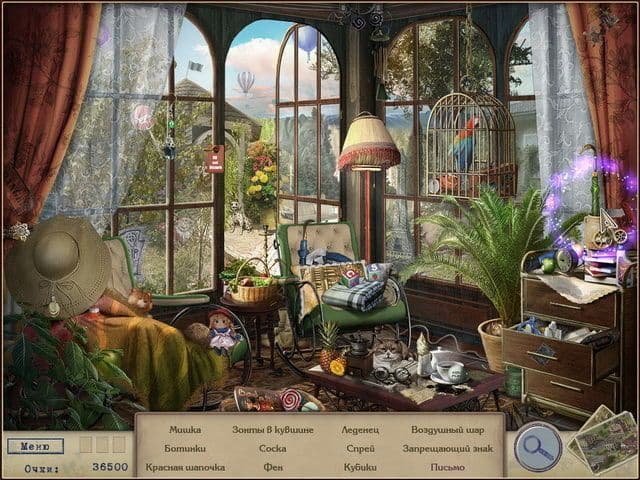Select 'Ботинки' in the item list

pos(185,448)
